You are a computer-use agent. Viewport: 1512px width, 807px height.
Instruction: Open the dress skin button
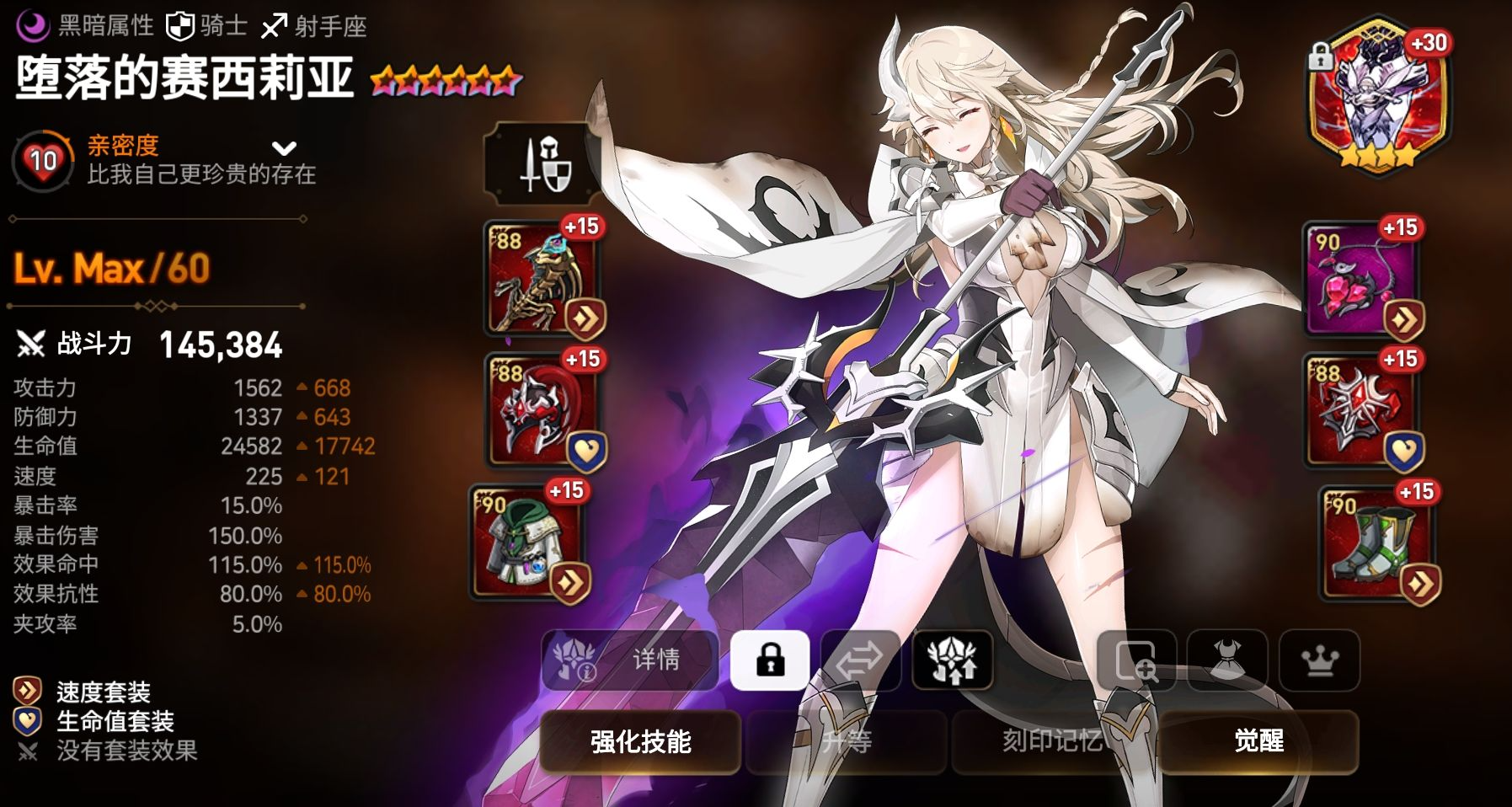pyautogui.click(x=1227, y=660)
